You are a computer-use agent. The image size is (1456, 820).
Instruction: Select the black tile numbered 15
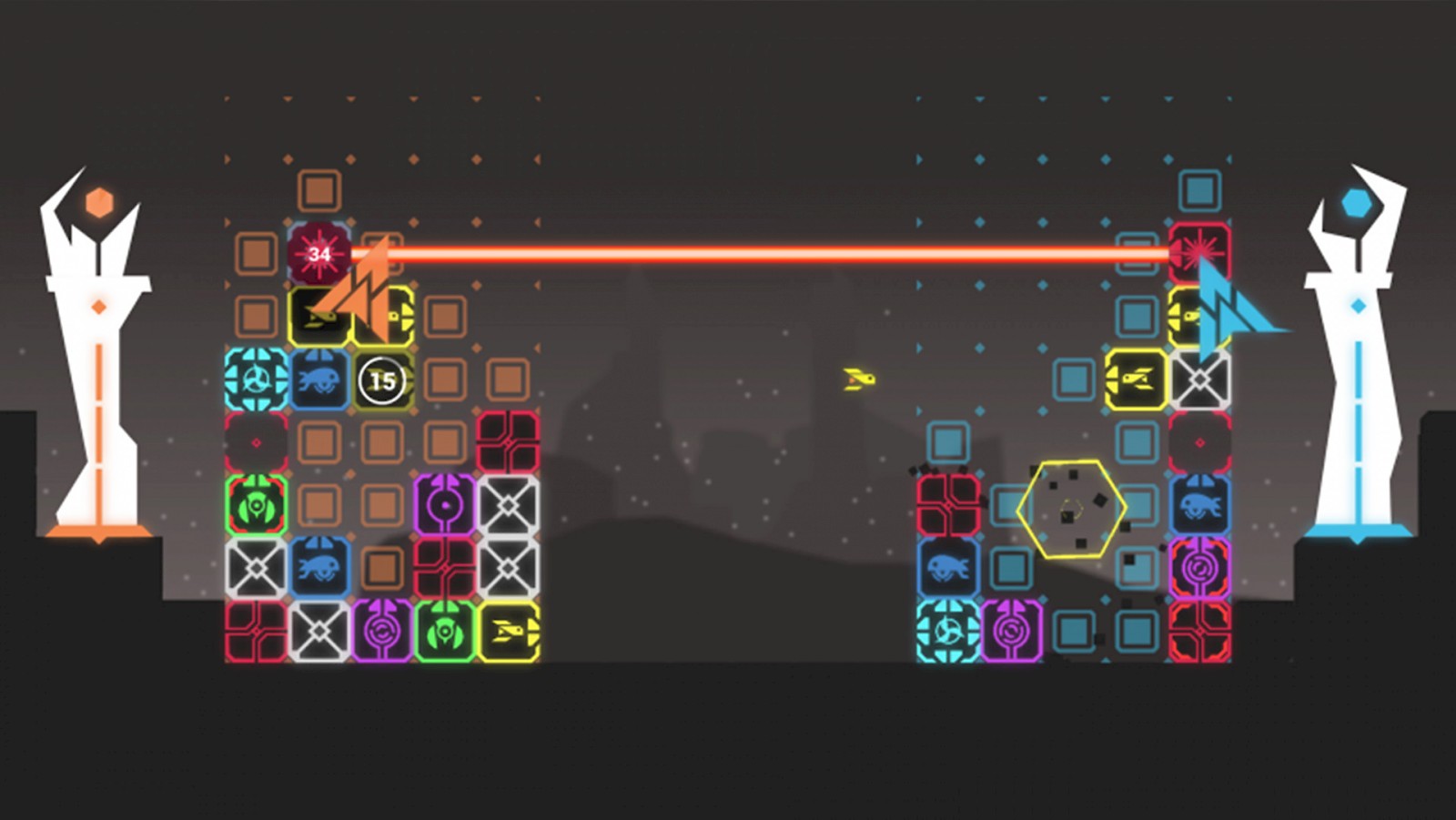[x=382, y=380]
